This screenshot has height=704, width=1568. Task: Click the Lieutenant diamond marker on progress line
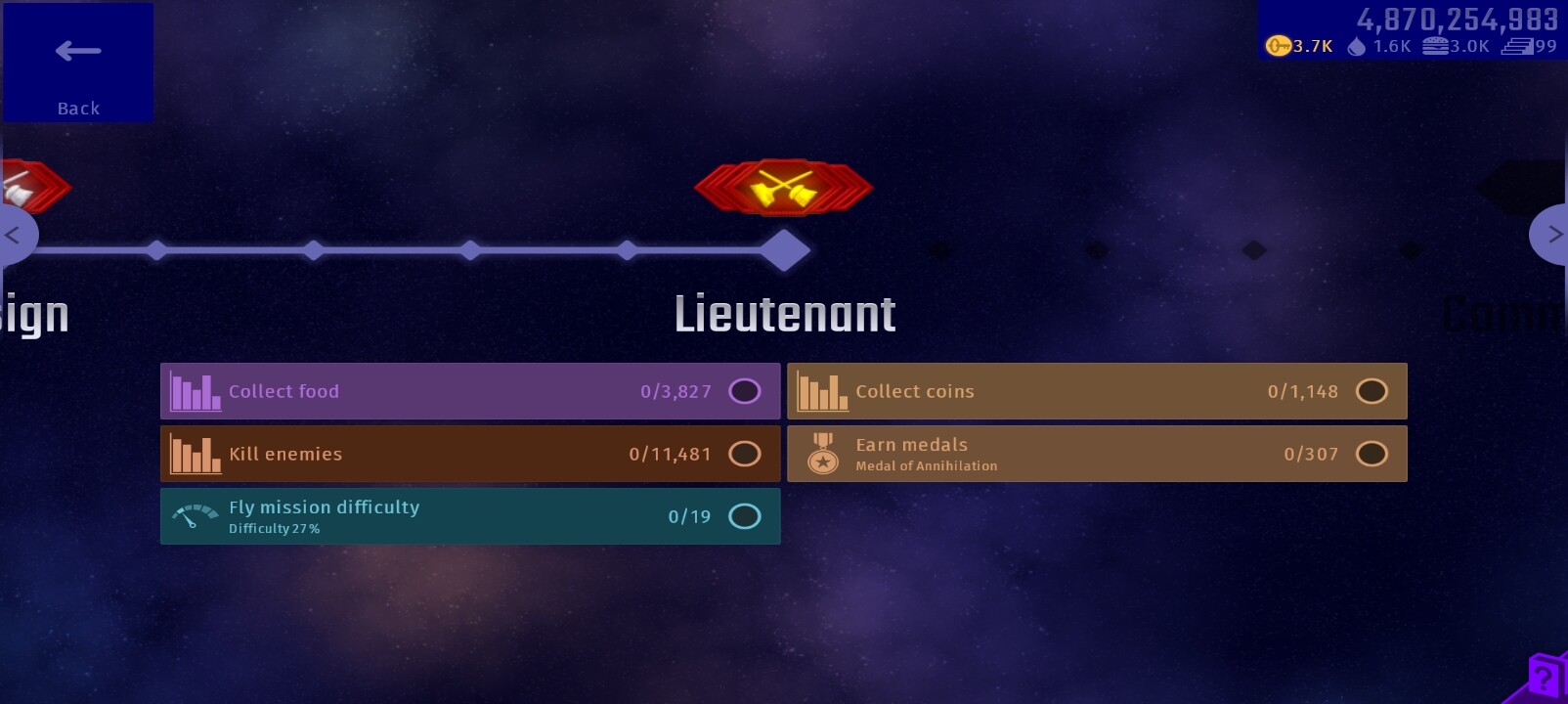pos(785,250)
